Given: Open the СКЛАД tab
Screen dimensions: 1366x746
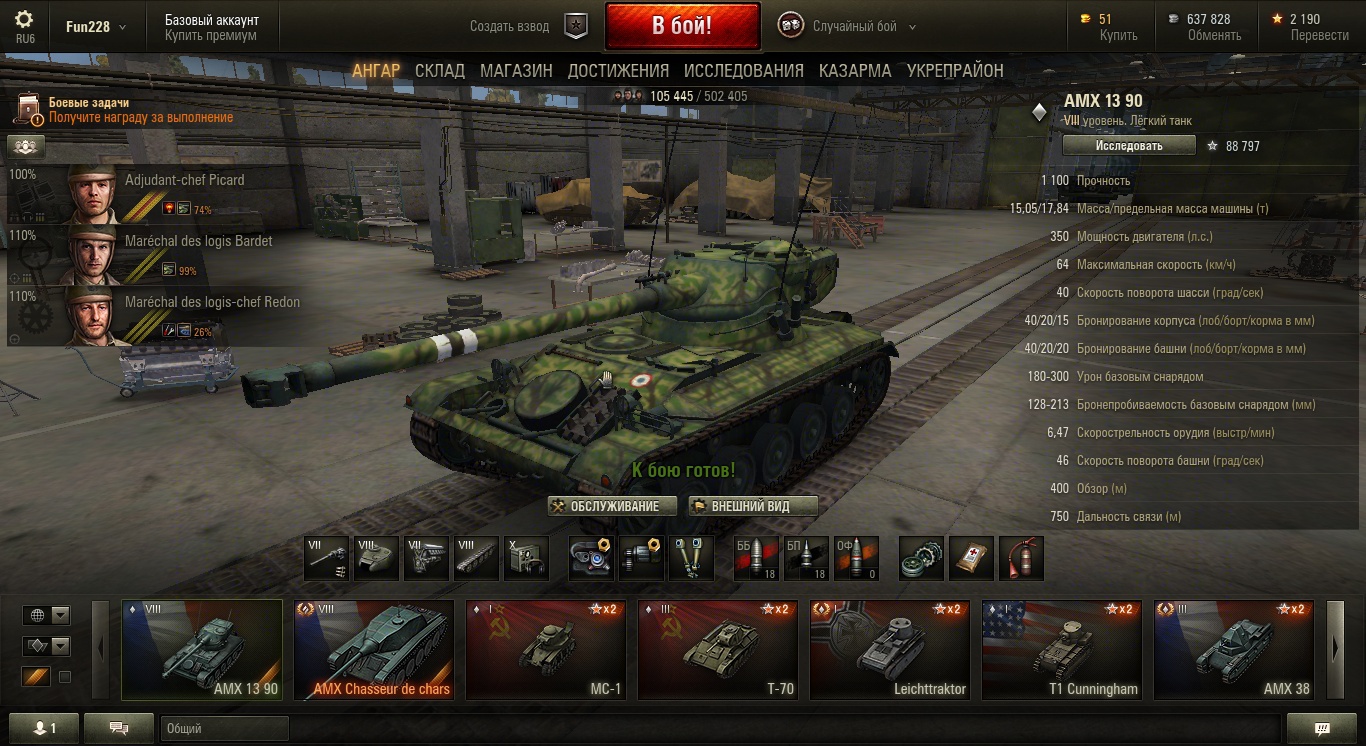Looking at the screenshot, I should tap(440, 71).
